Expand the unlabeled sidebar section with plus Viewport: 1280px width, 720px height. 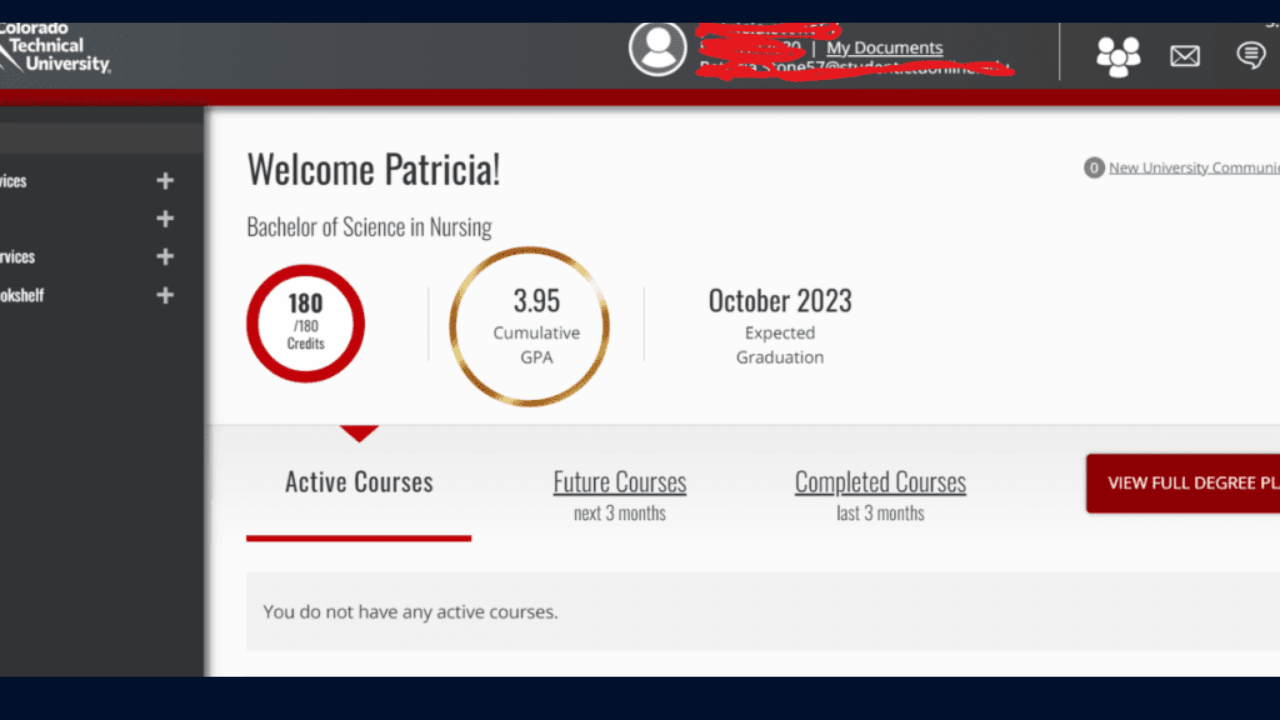[164, 219]
